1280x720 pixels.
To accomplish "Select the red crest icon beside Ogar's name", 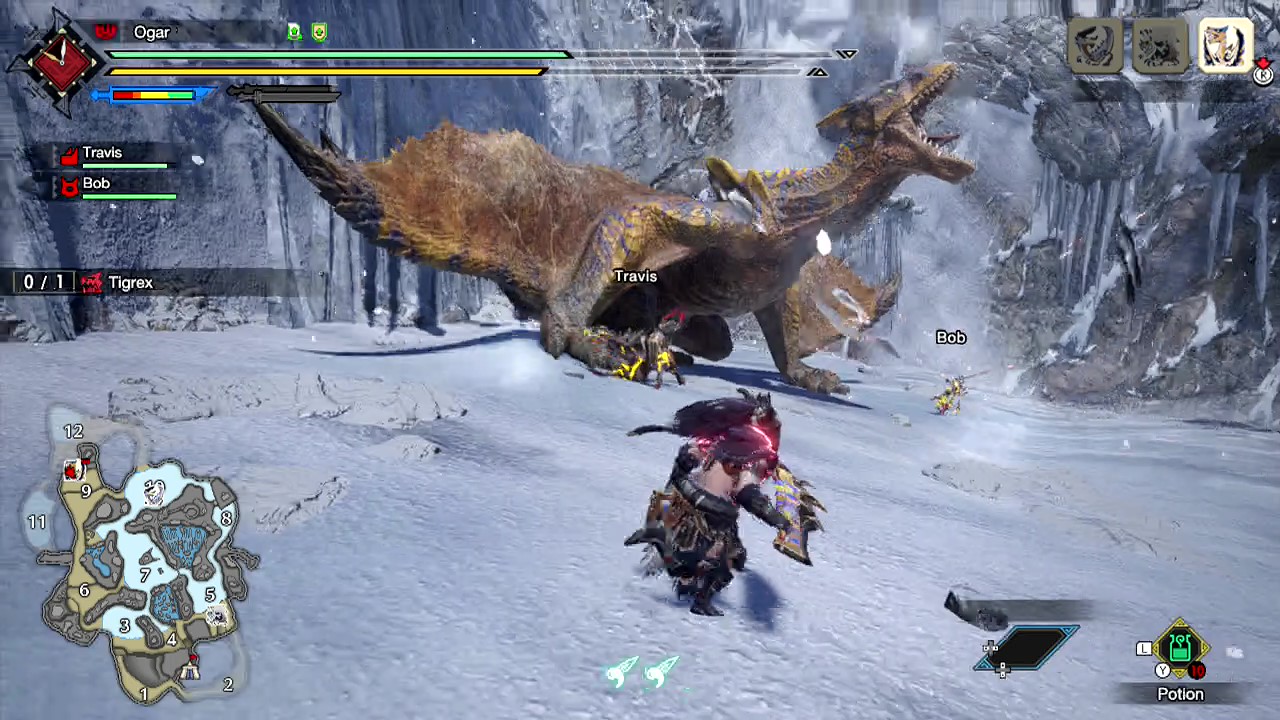I will [x=105, y=31].
